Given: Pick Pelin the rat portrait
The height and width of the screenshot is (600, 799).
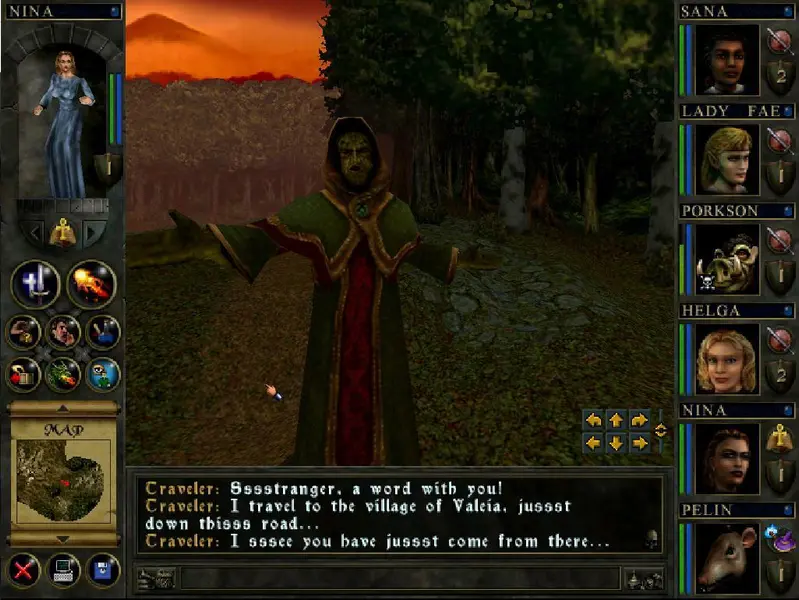Looking at the screenshot, I should pyautogui.click(x=728, y=558).
